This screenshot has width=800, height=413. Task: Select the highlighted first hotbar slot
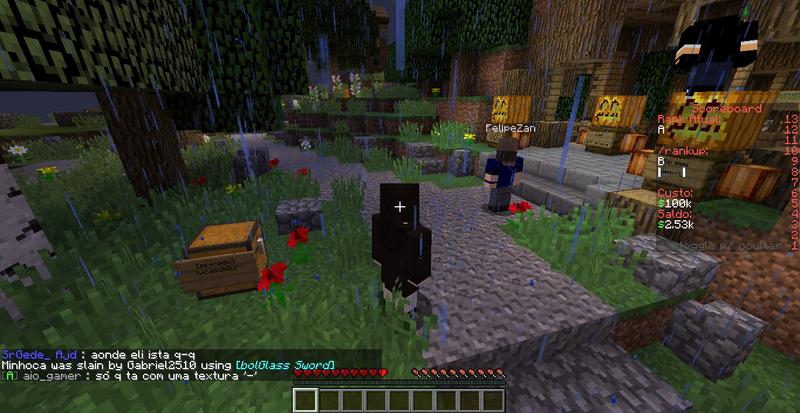pos(305,400)
